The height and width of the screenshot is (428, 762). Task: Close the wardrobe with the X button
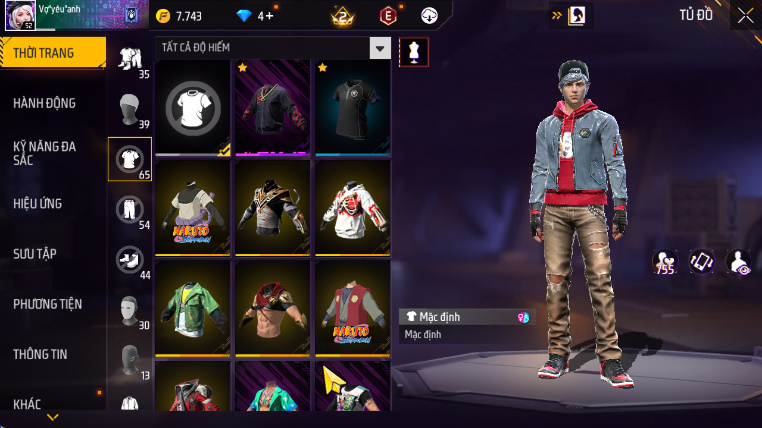click(x=745, y=15)
